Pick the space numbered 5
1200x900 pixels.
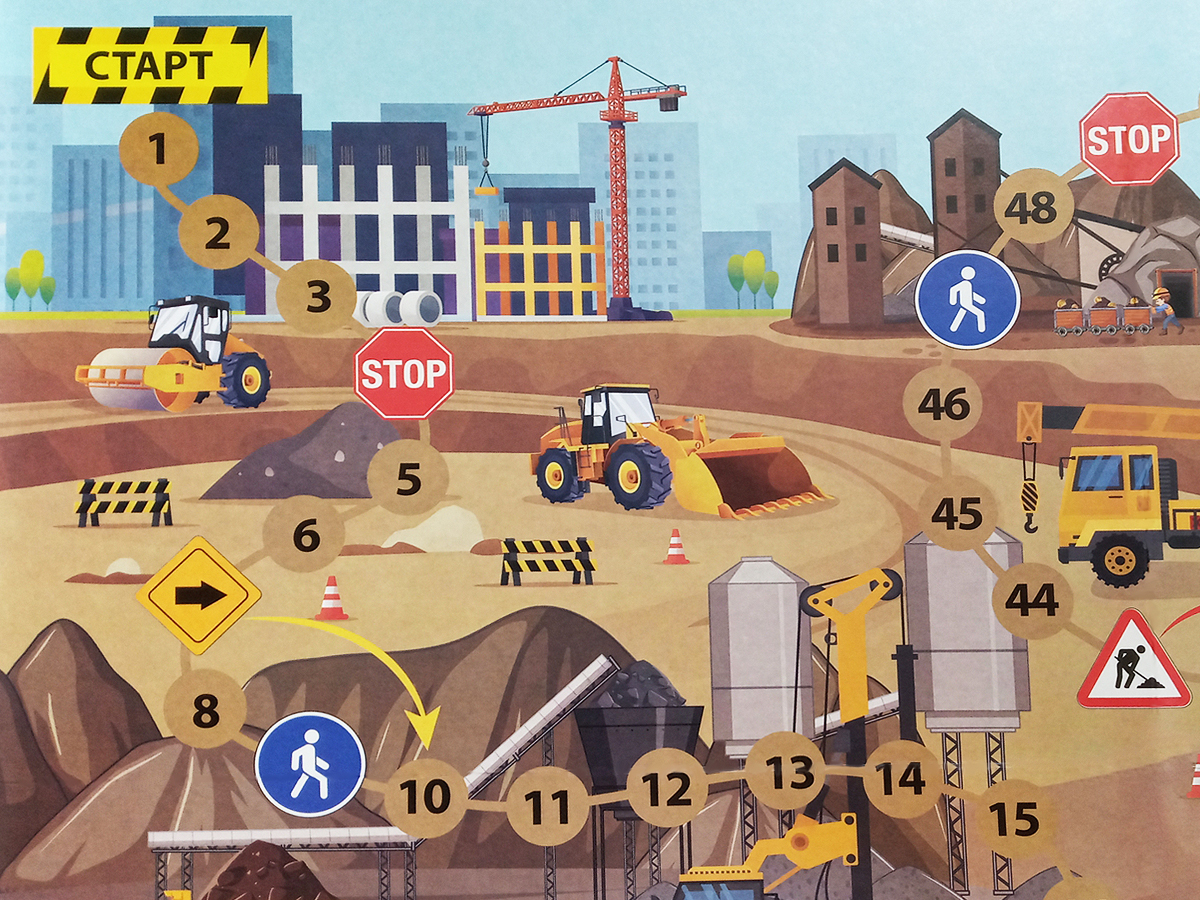click(x=408, y=479)
